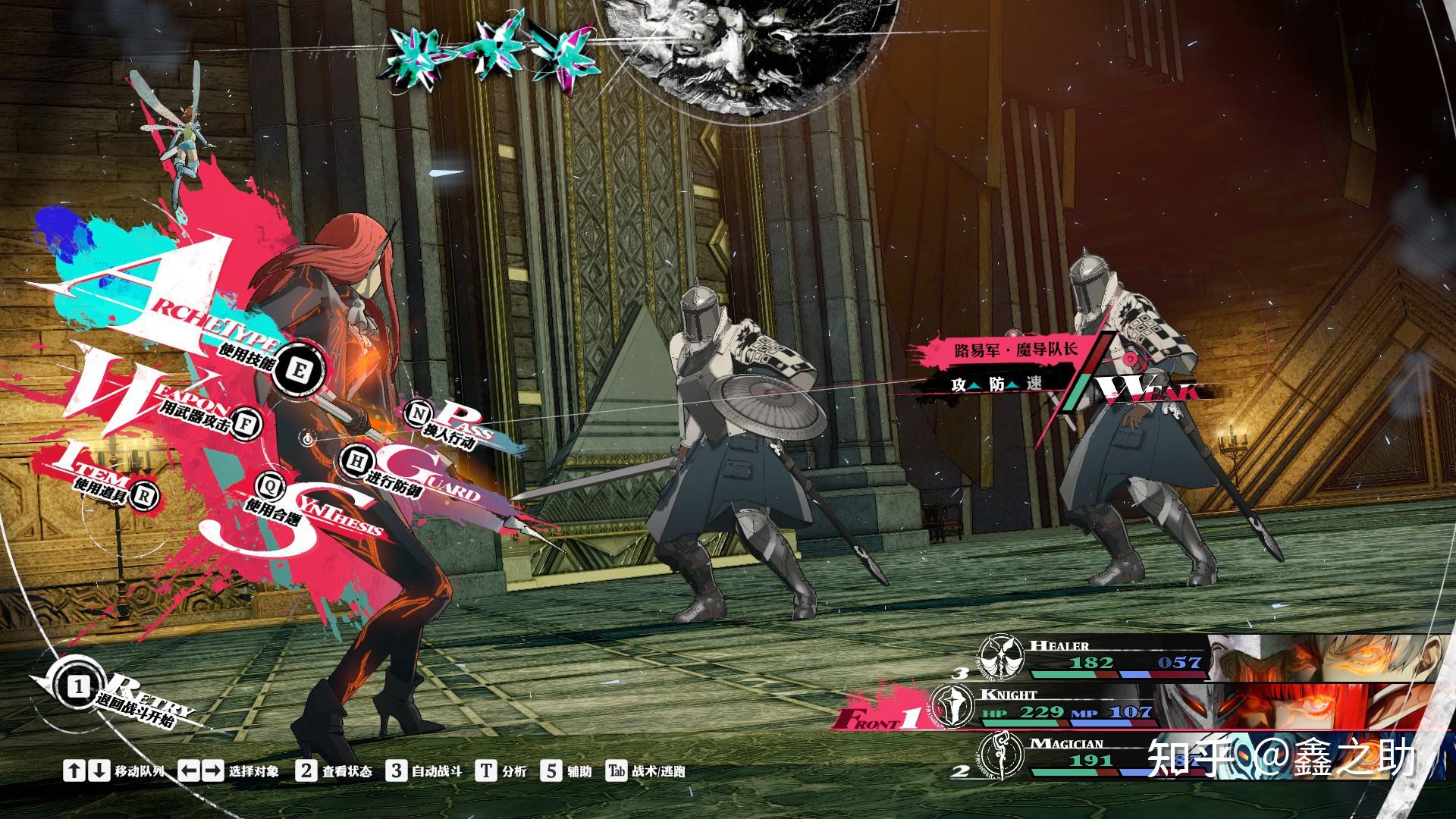Open the Item command
The width and height of the screenshot is (1456, 819).
coord(143,495)
